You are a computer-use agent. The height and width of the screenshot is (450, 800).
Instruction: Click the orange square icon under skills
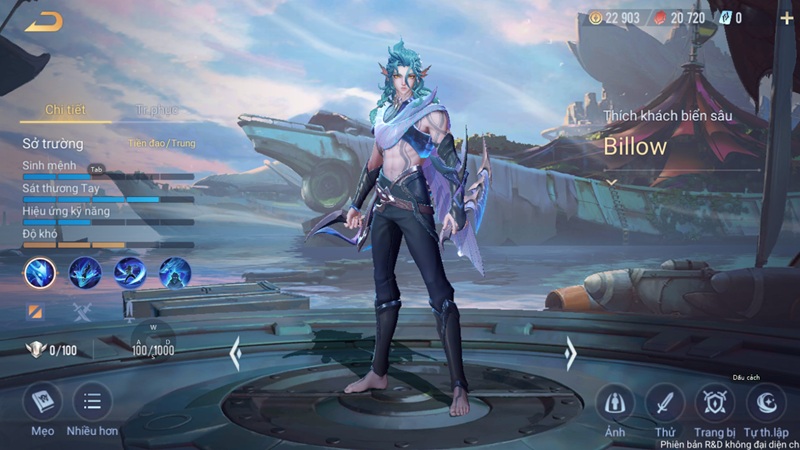click(35, 312)
